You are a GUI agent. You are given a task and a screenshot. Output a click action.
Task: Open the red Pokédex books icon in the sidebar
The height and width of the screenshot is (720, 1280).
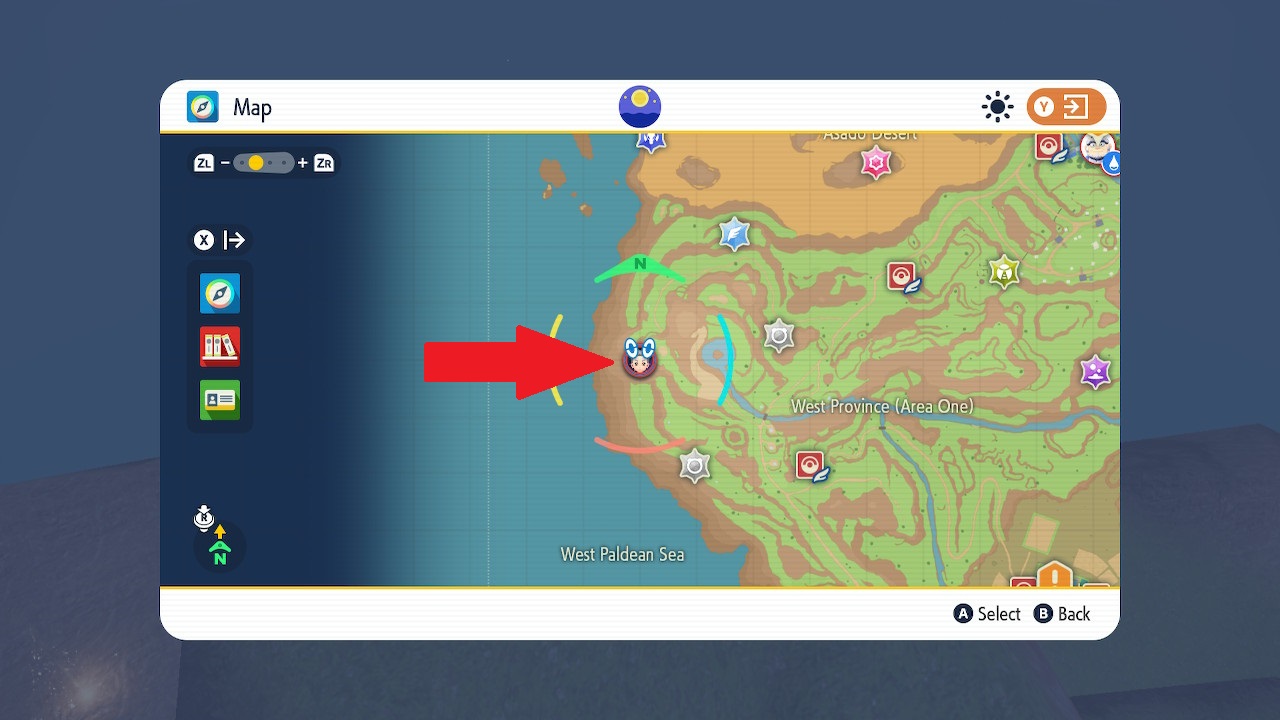[x=219, y=347]
